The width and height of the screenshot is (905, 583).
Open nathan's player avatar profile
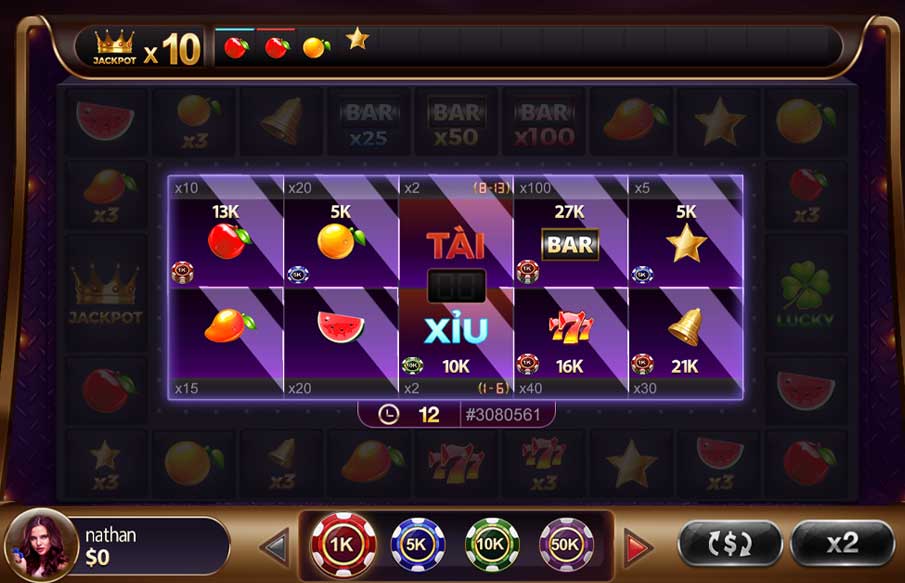click(x=42, y=545)
